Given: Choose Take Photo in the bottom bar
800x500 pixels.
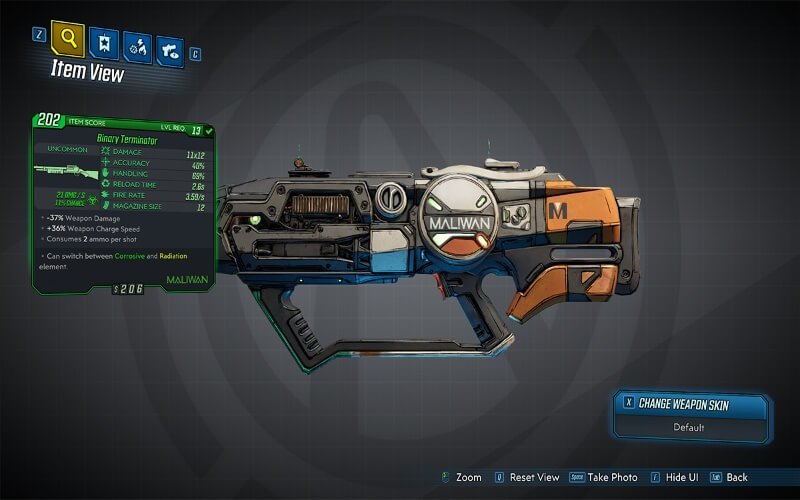Looking at the screenshot, I should (x=606, y=478).
